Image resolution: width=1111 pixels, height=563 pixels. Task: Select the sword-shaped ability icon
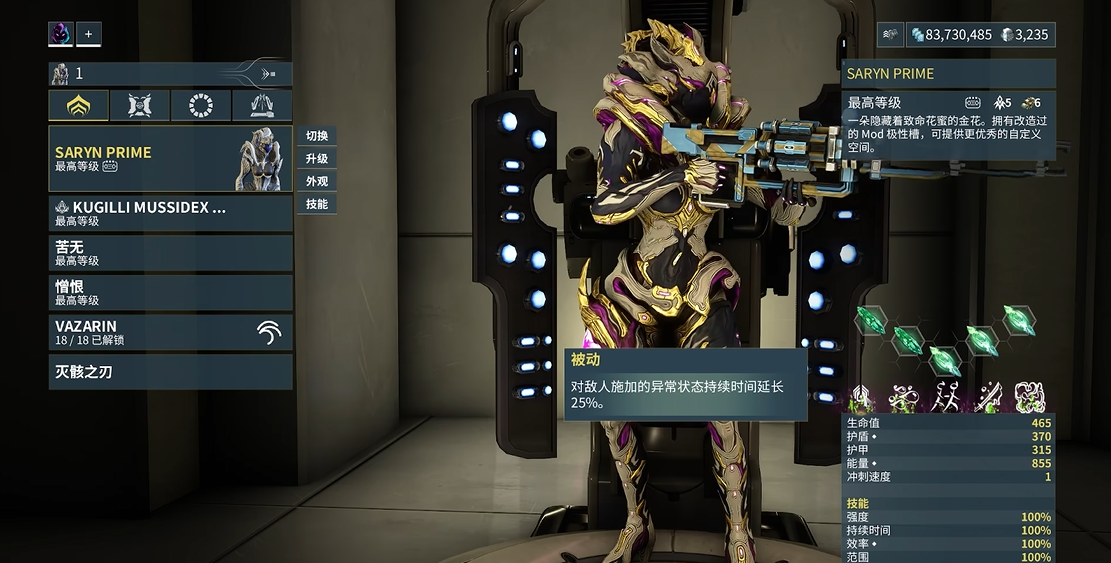click(987, 398)
